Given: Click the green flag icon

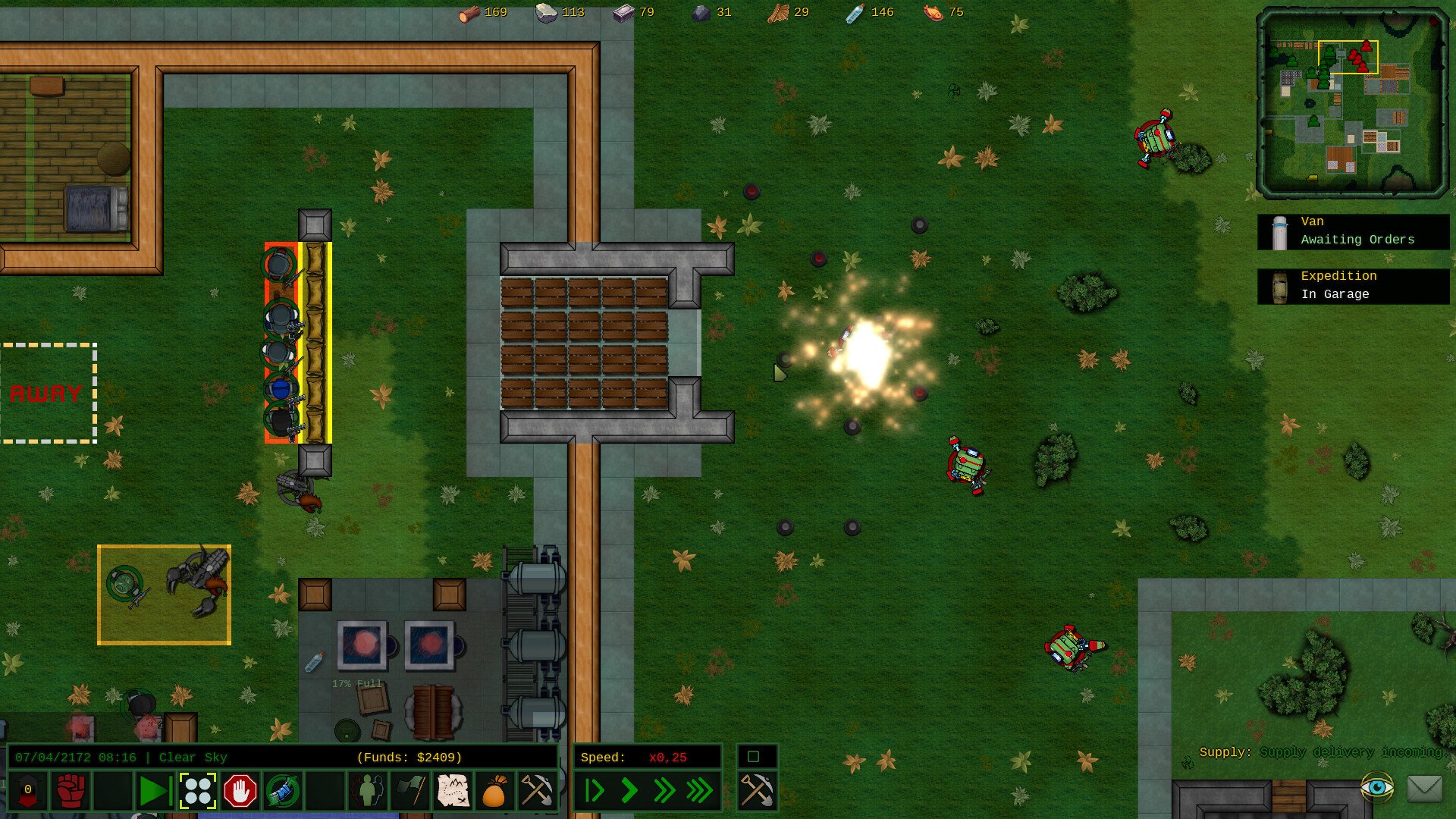Looking at the screenshot, I should click(x=410, y=791).
